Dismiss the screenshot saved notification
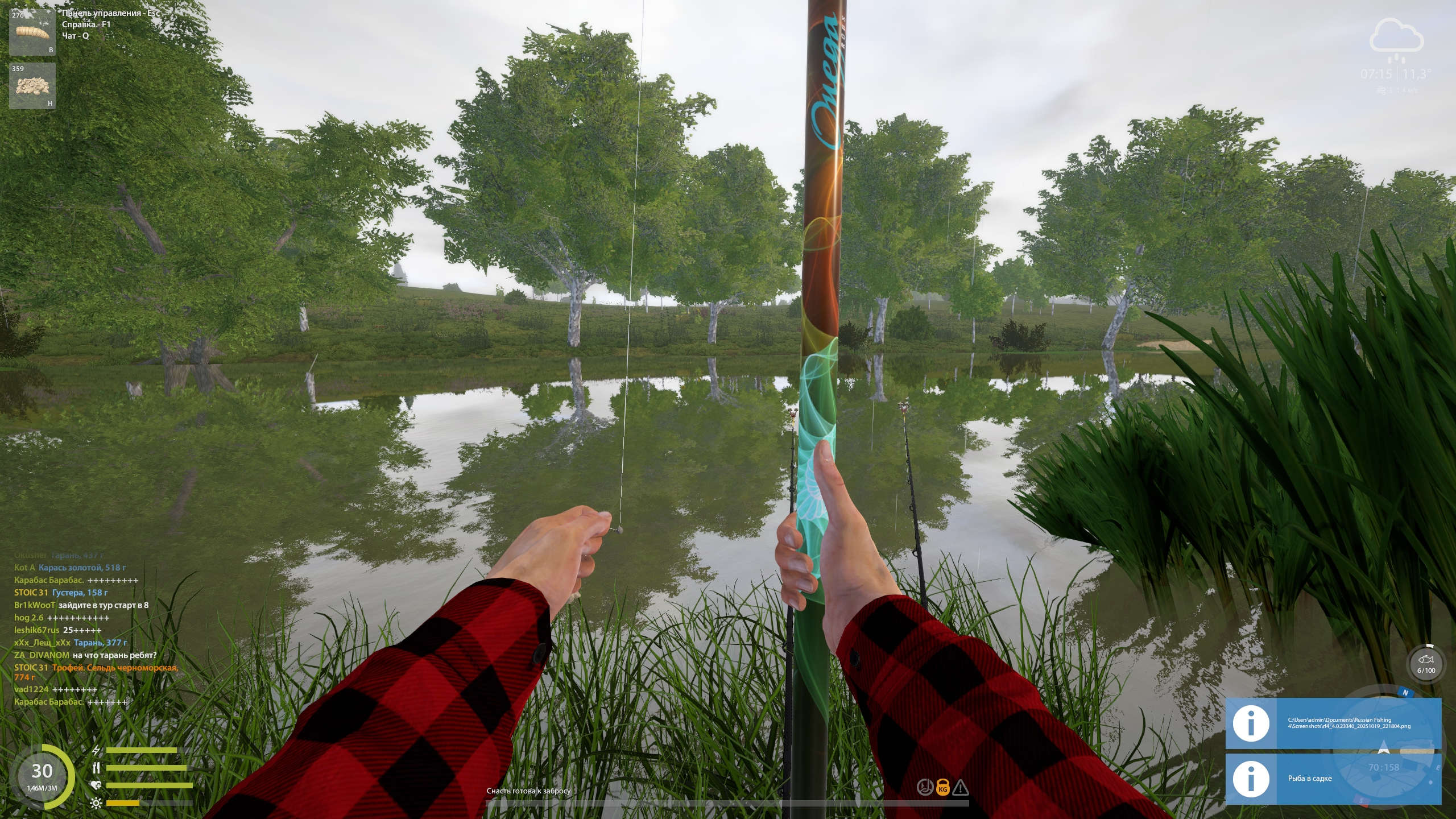The width and height of the screenshot is (1456, 819). pyautogui.click(x=1333, y=723)
